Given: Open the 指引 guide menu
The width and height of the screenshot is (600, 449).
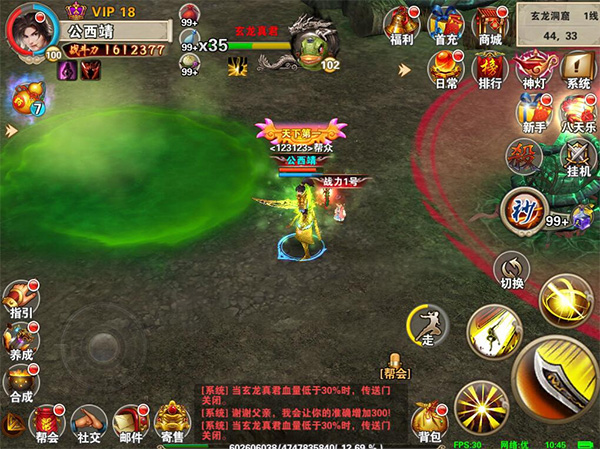Looking at the screenshot, I should click(x=20, y=299).
